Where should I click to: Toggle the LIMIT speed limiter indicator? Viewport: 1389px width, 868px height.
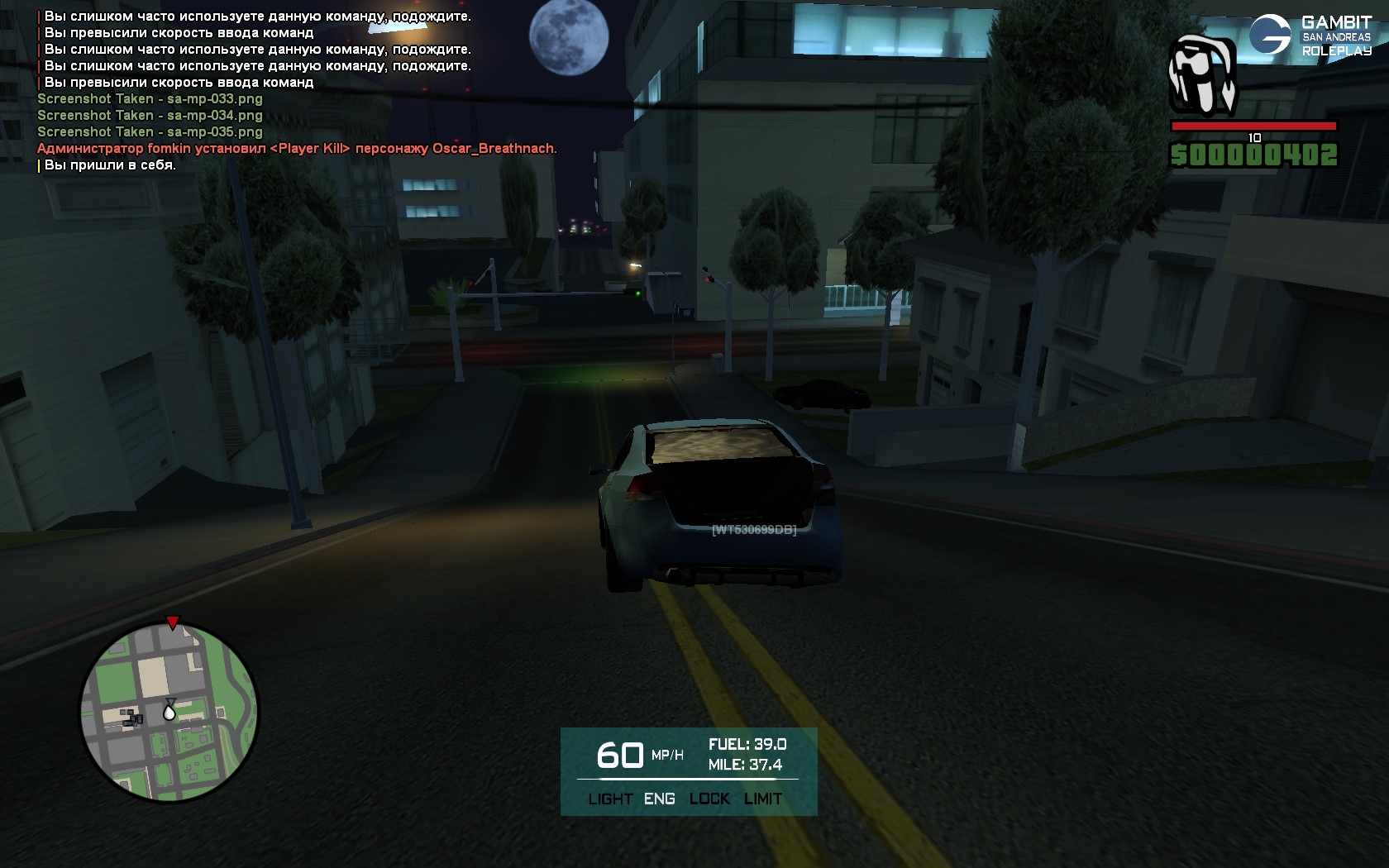(762, 799)
